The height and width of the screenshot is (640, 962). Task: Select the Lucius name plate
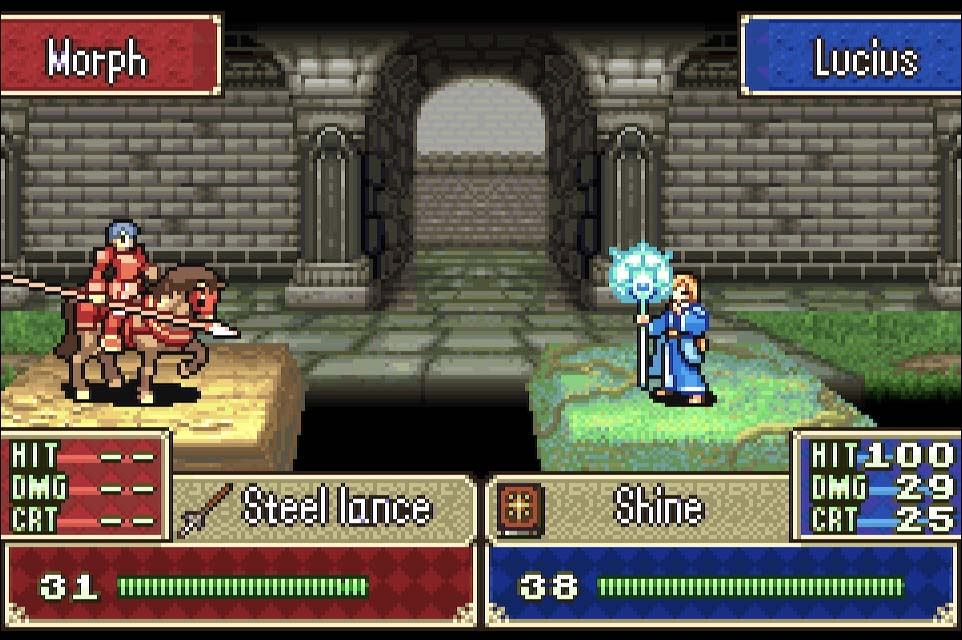tap(851, 57)
